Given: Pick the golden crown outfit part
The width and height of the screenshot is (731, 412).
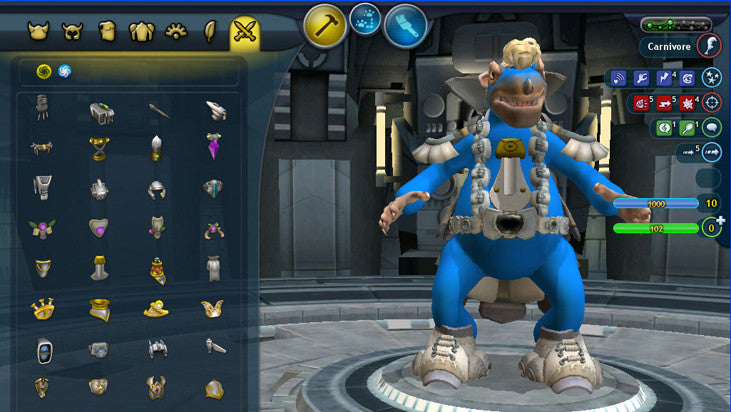Looking at the screenshot, I should pyautogui.click(x=41, y=309).
